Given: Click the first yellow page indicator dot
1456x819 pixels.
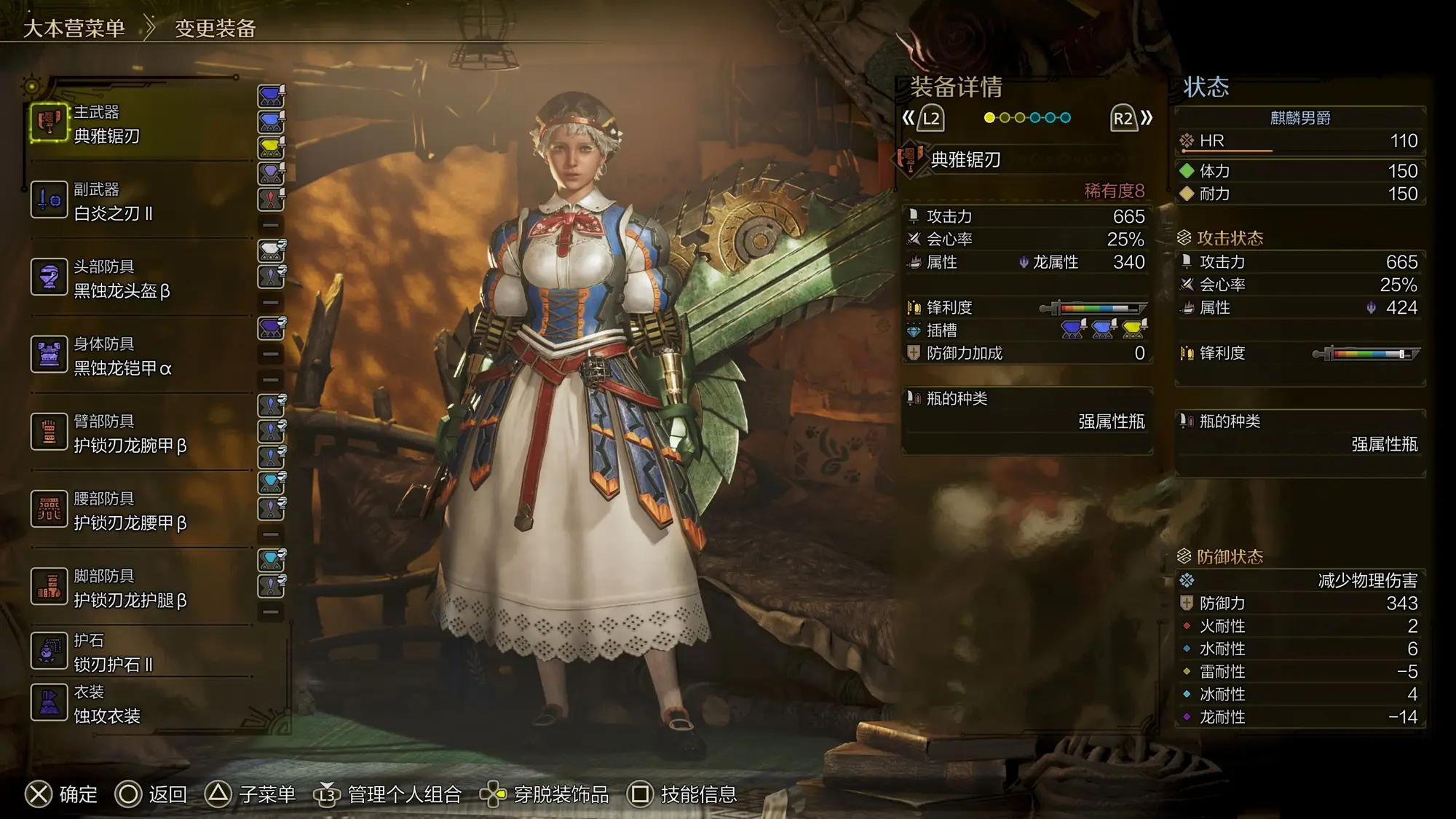Looking at the screenshot, I should point(989,118).
